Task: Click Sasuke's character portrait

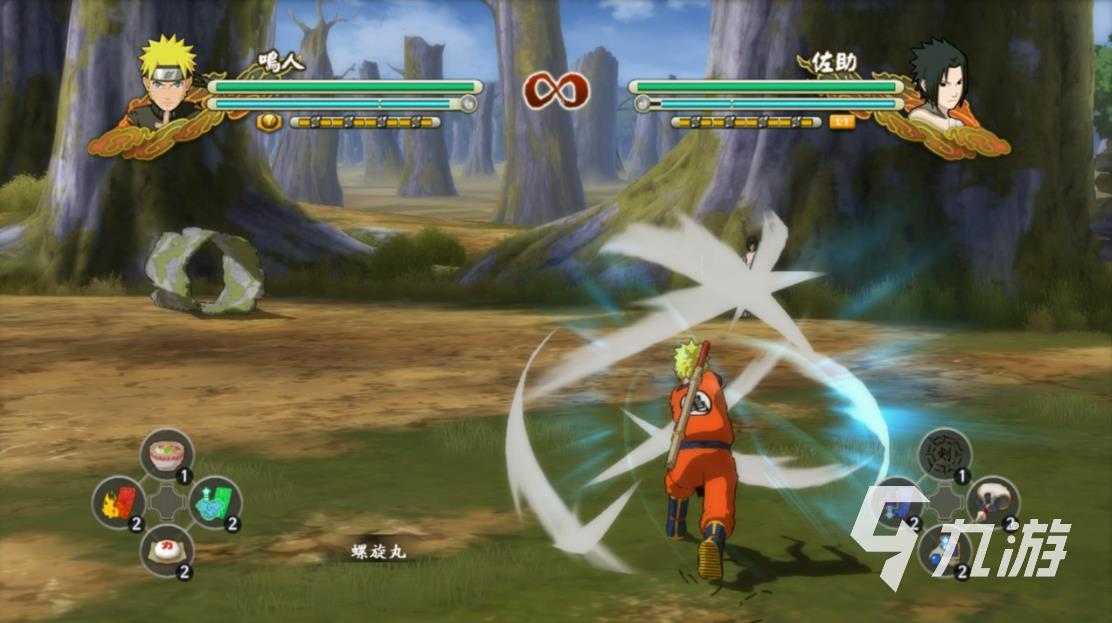Action: pos(939,83)
